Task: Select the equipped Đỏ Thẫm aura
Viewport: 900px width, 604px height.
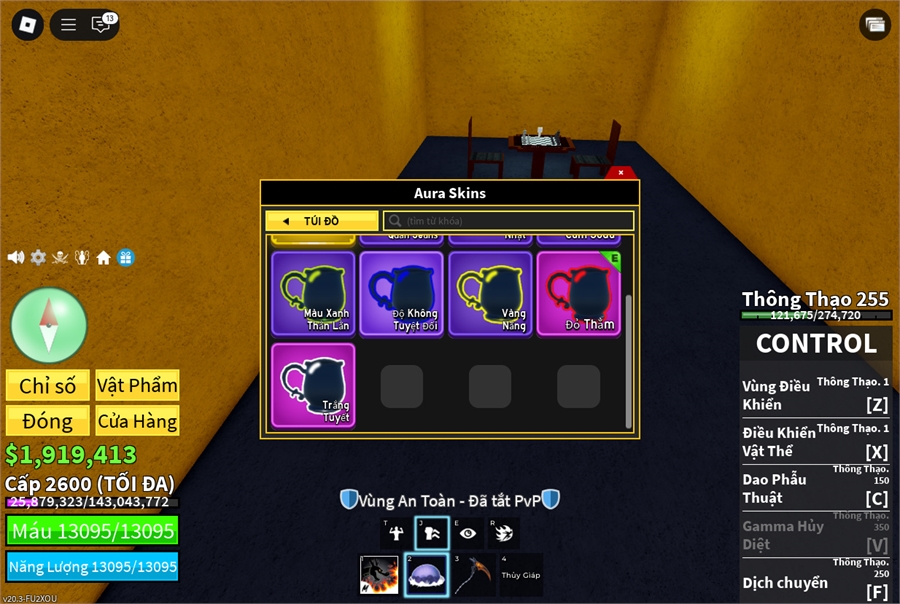Action: click(578, 293)
